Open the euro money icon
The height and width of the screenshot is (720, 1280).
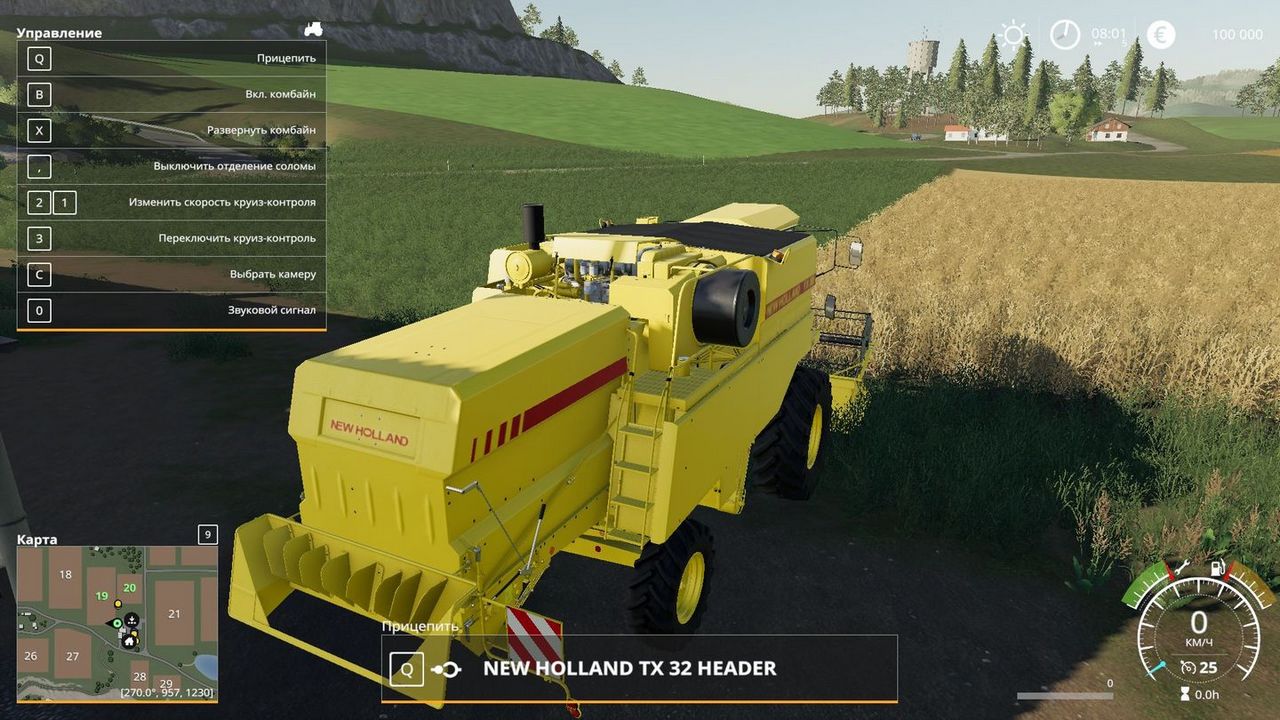[1161, 35]
